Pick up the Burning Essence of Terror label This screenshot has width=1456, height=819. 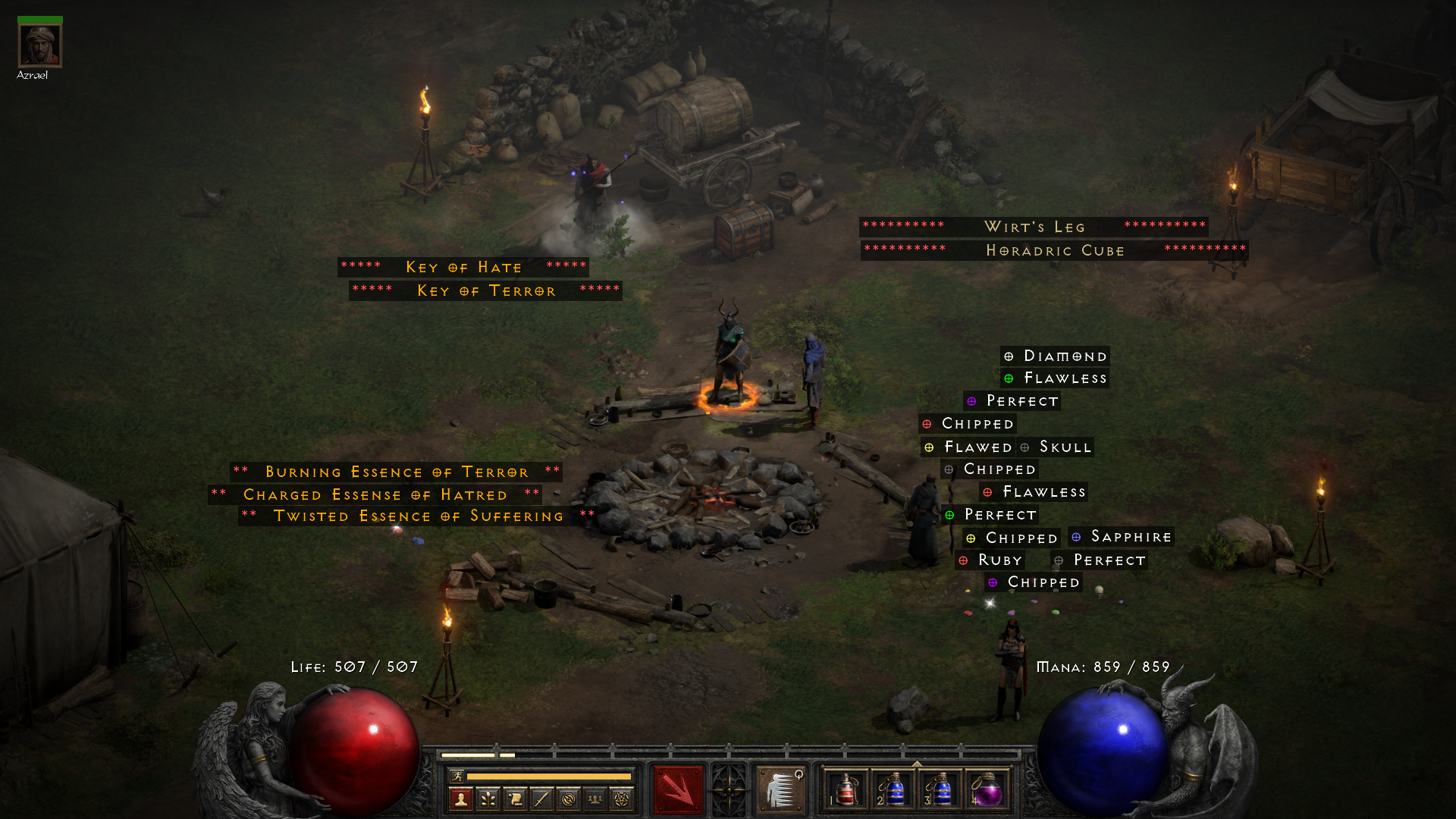click(397, 472)
